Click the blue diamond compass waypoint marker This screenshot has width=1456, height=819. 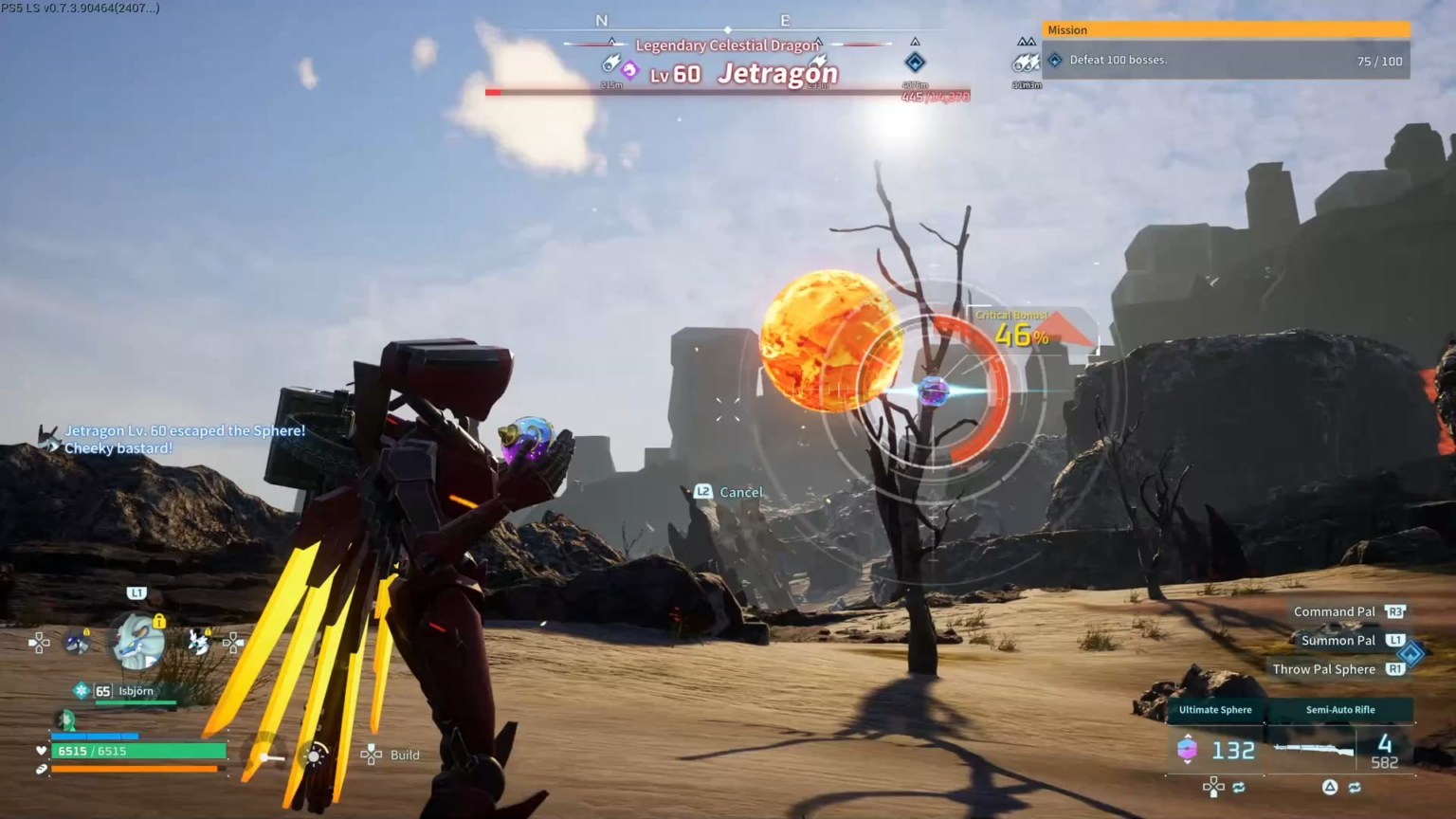point(915,63)
